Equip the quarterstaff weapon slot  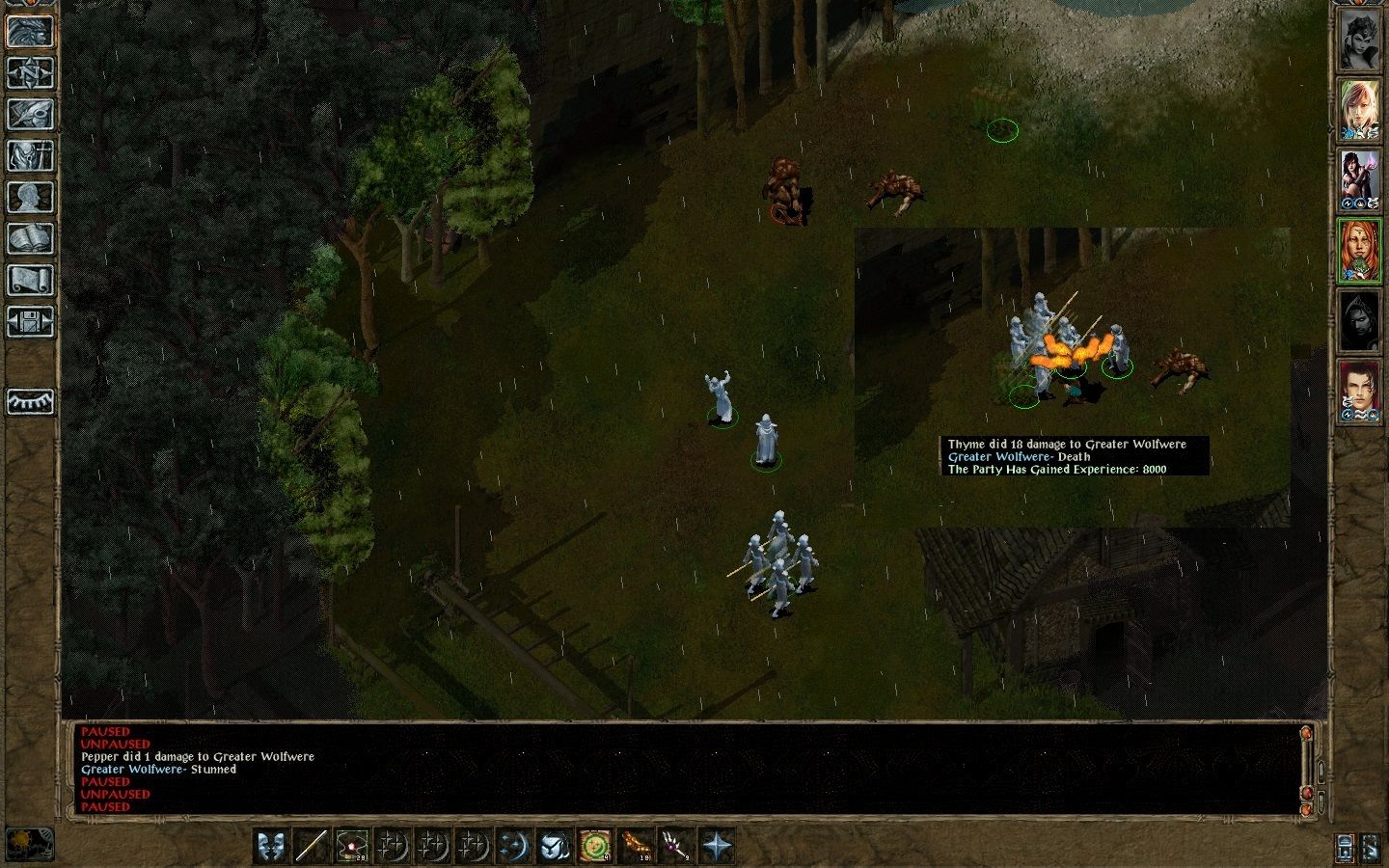point(312,846)
